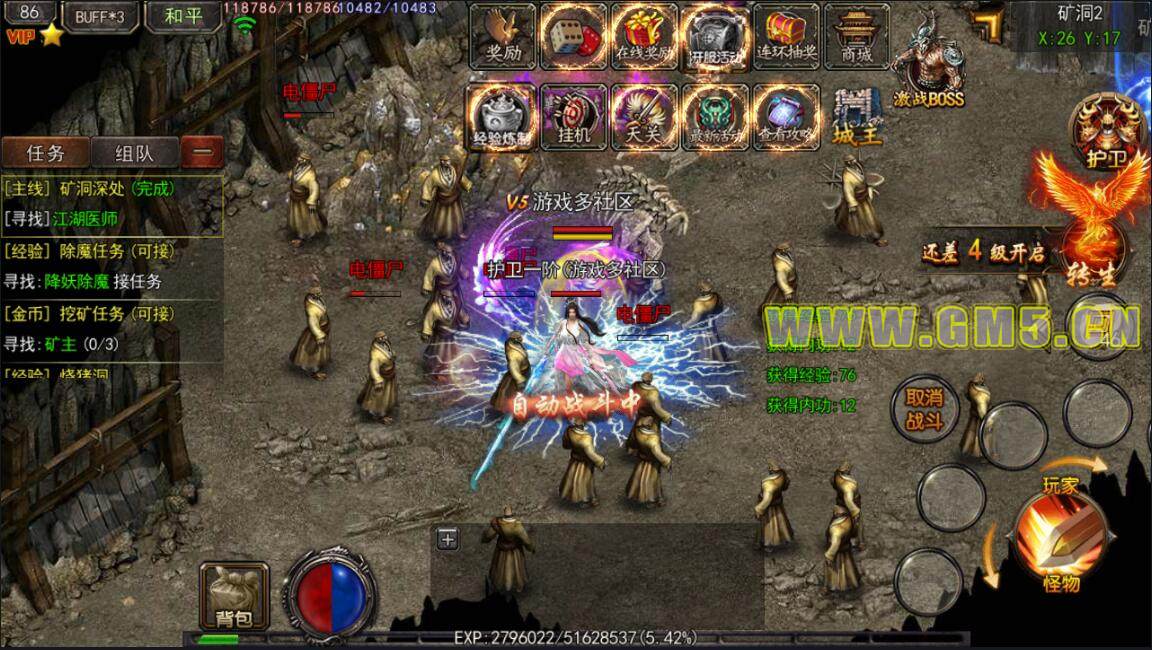The width and height of the screenshot is (1152, 650).
Task: Open the 激战BOSS menu
Action: tap(927, 66)
